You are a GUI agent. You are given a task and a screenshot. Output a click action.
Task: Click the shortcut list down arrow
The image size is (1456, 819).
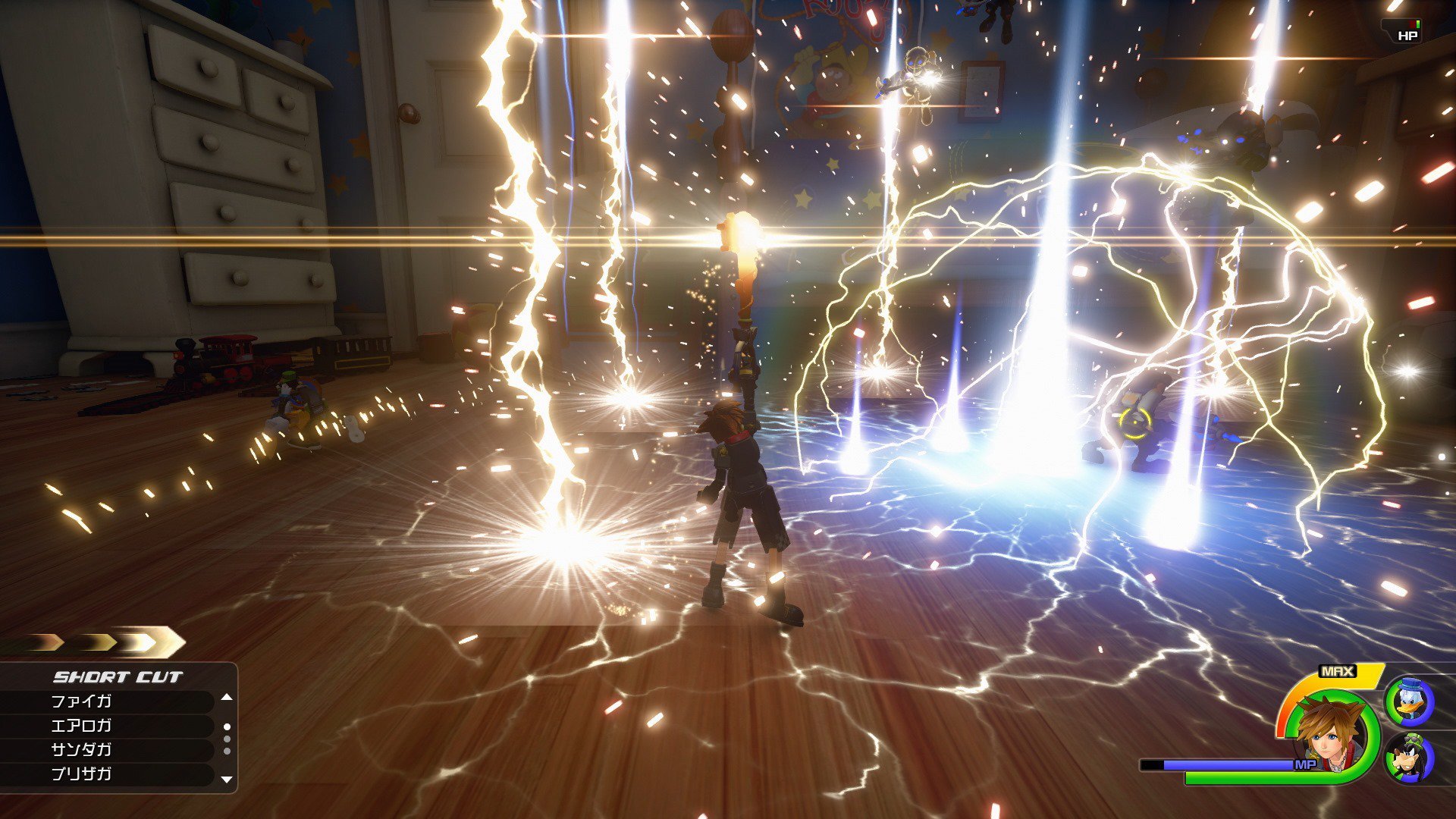[x=226, y=780]
